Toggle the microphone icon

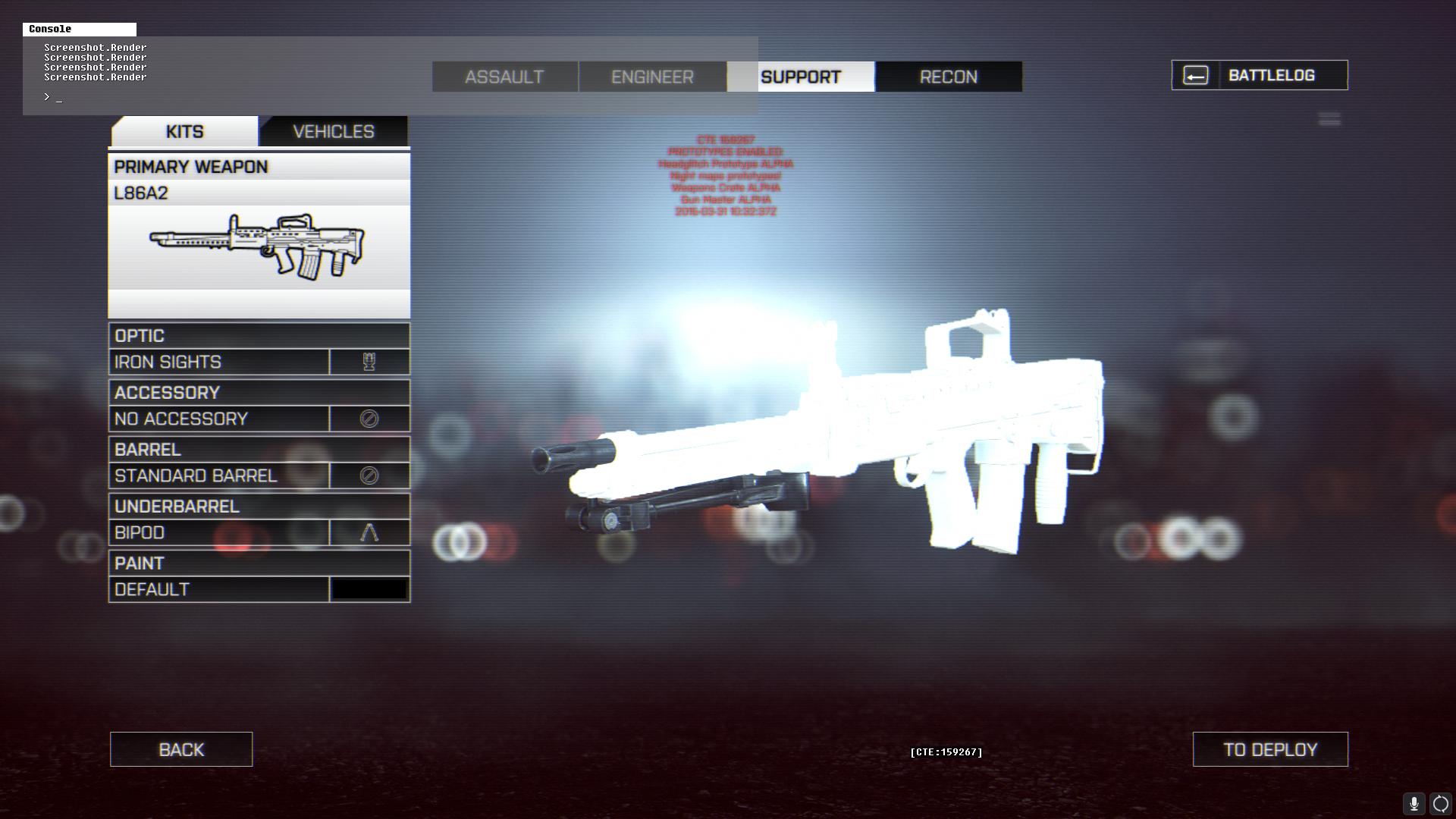pos(1414,804)
